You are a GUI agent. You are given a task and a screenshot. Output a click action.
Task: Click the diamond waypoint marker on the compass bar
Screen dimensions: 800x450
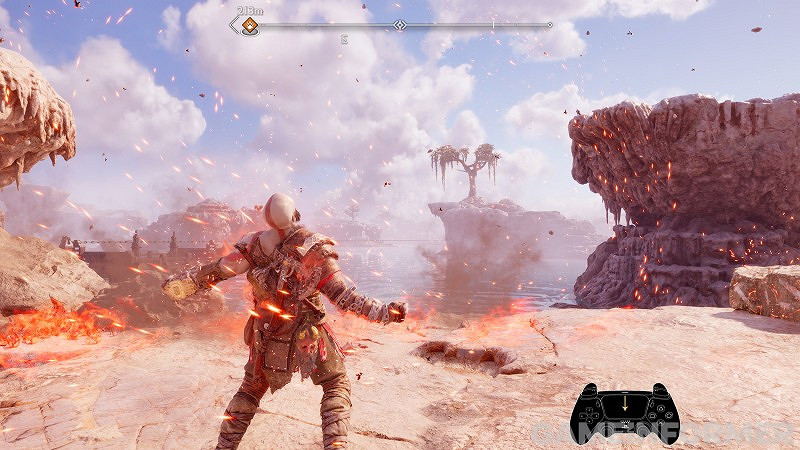[399, 25]
